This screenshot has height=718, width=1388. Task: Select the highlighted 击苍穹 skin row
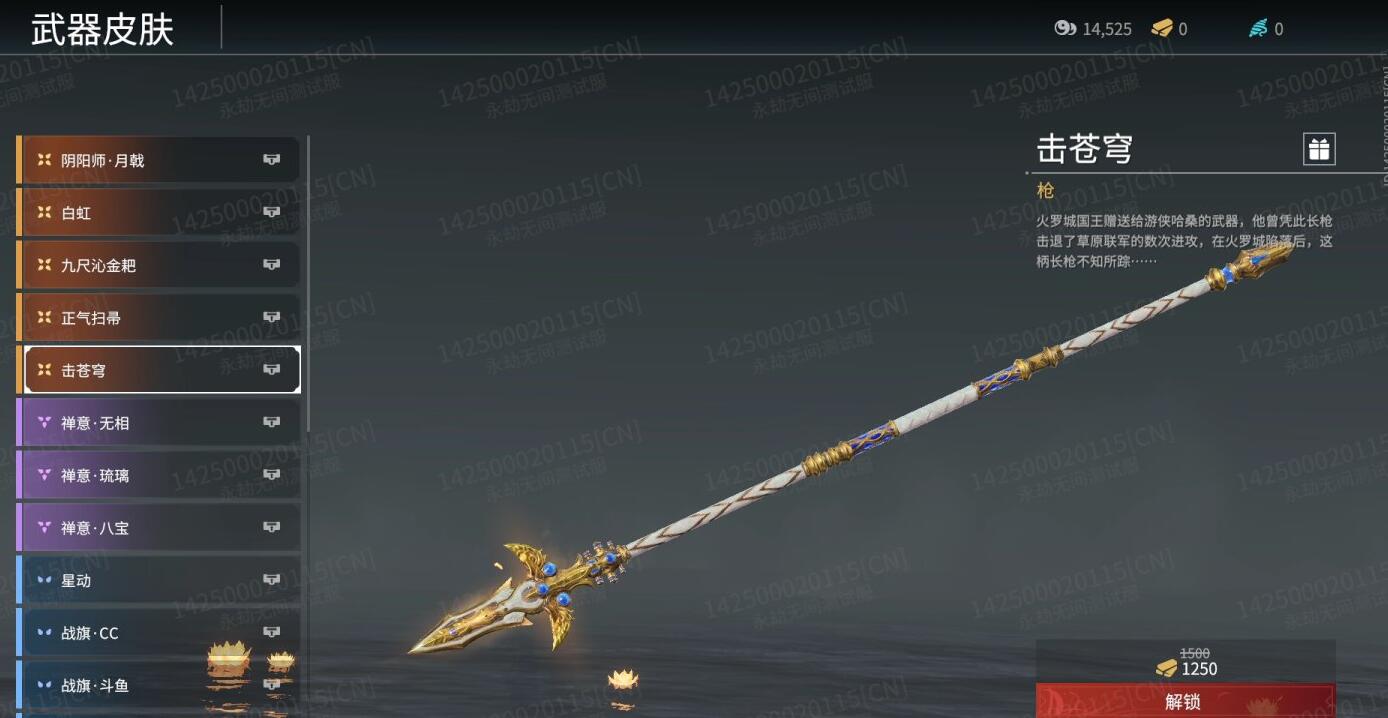pos(158,370)
